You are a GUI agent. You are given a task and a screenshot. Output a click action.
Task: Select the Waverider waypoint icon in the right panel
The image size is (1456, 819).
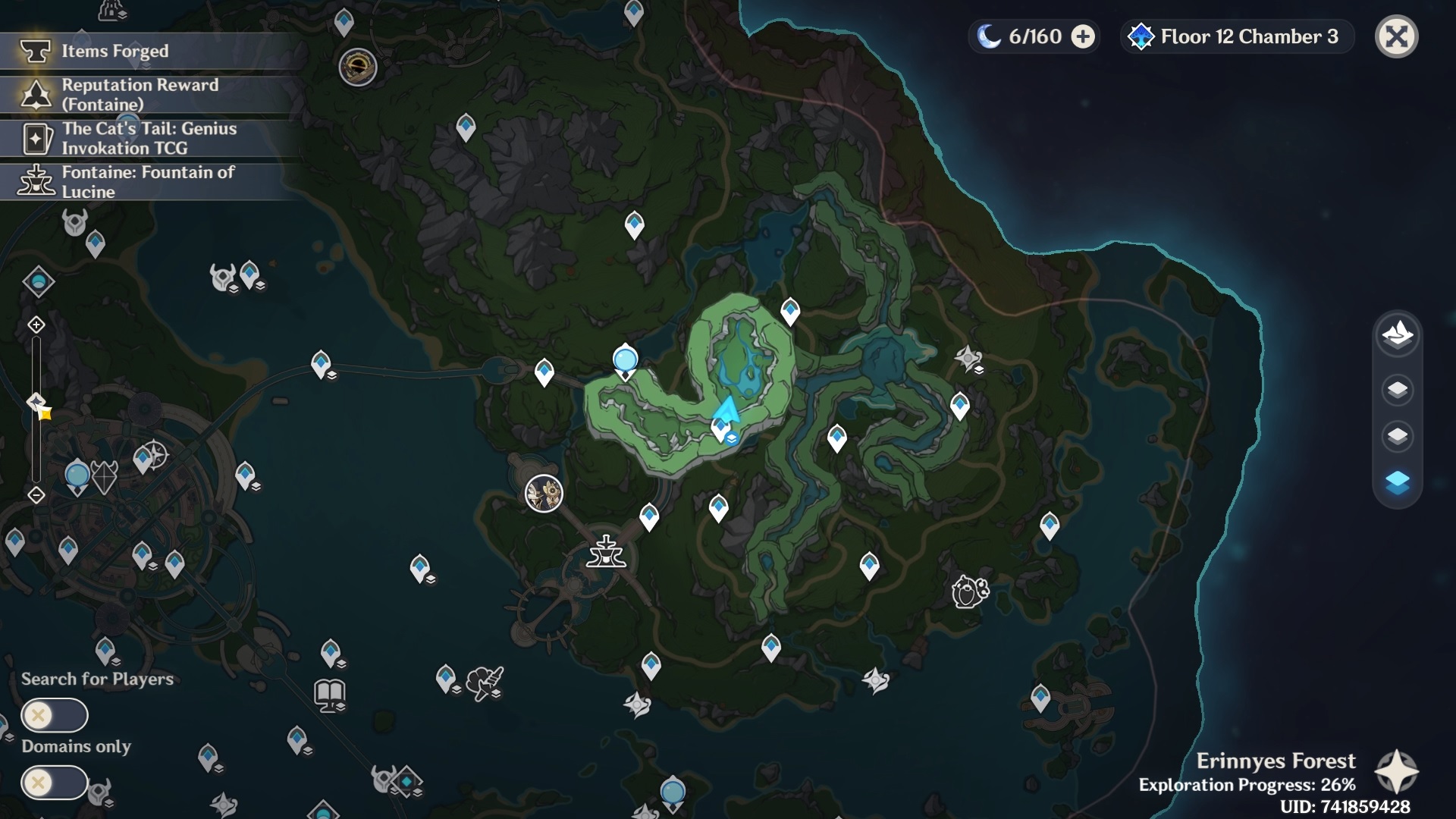[1396, 336]
